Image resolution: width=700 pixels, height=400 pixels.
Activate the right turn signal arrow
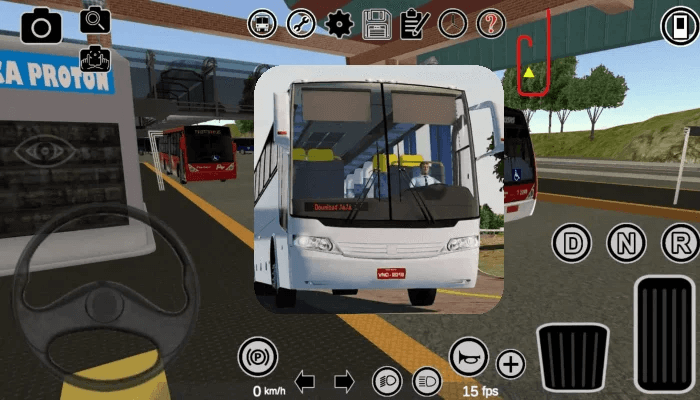click(344, 380)
